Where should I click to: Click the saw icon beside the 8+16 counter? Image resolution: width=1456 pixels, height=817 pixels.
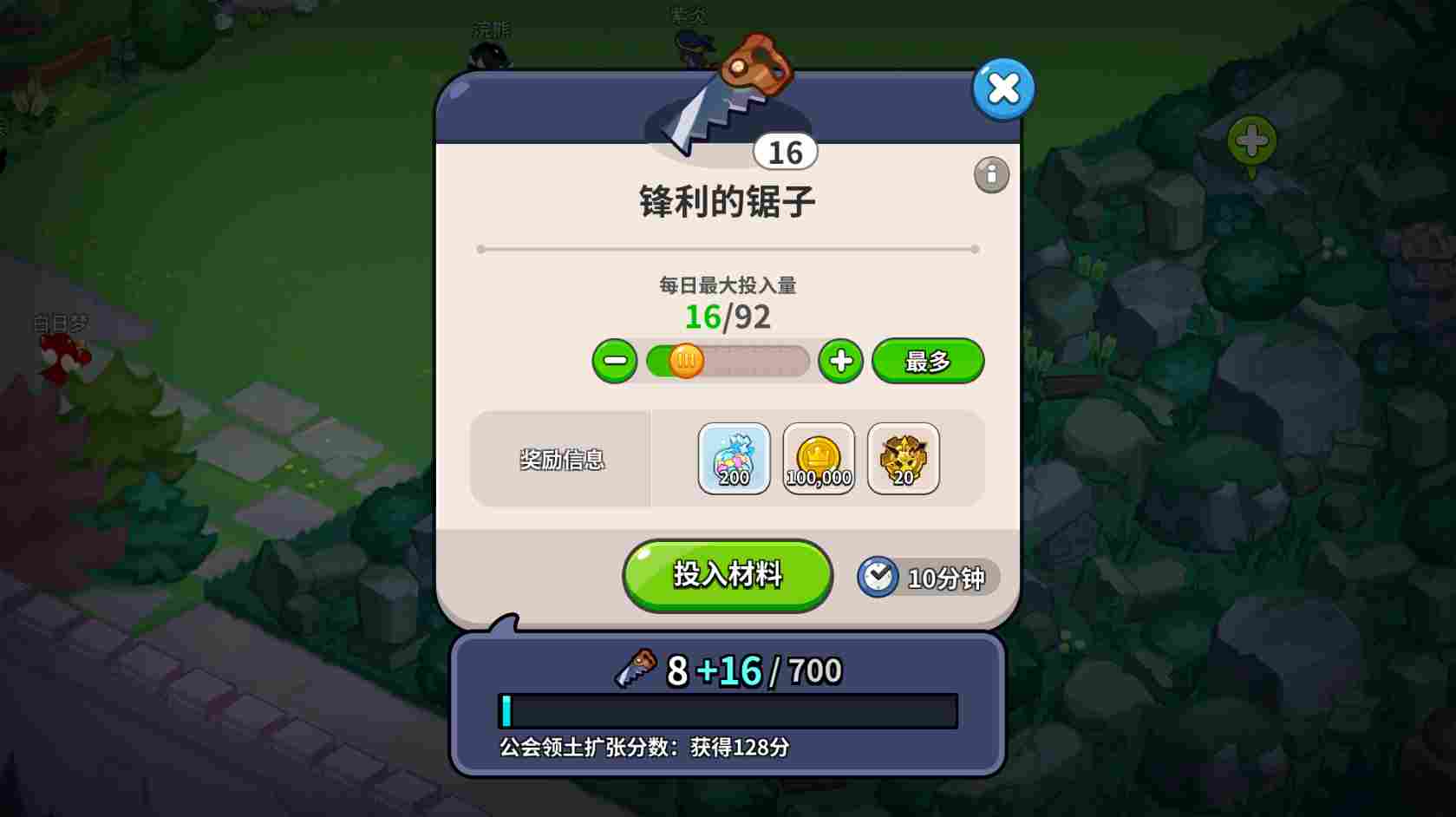coord(639,668)
